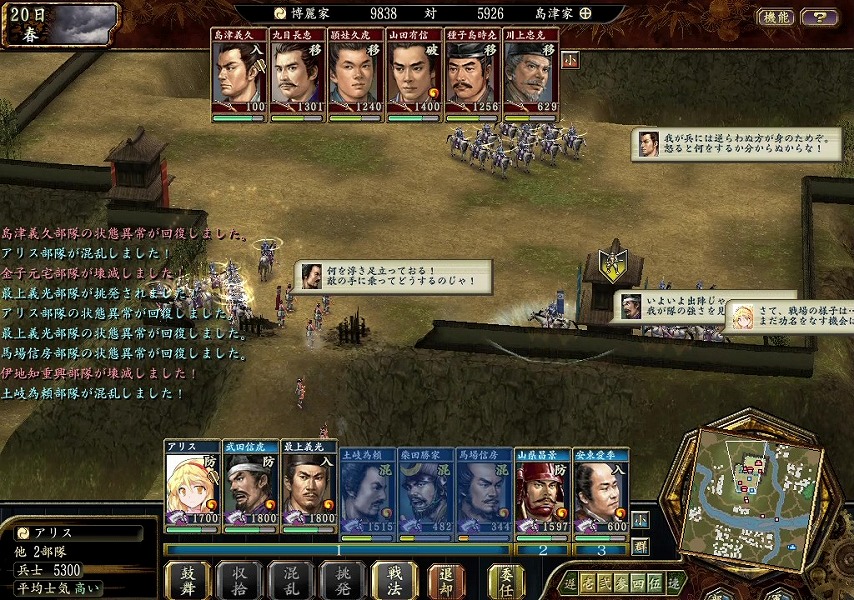
Task: Order a 退却 retreat
Action: [x=446, y=580]
